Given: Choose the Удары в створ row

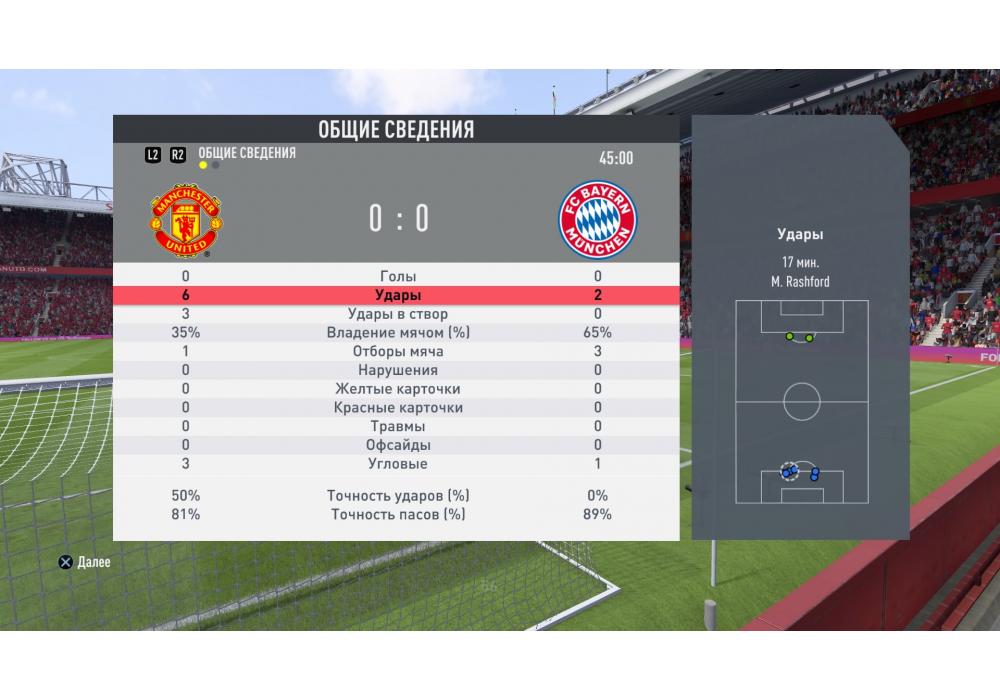Looking at the screenshot, I should pos(398,314).
